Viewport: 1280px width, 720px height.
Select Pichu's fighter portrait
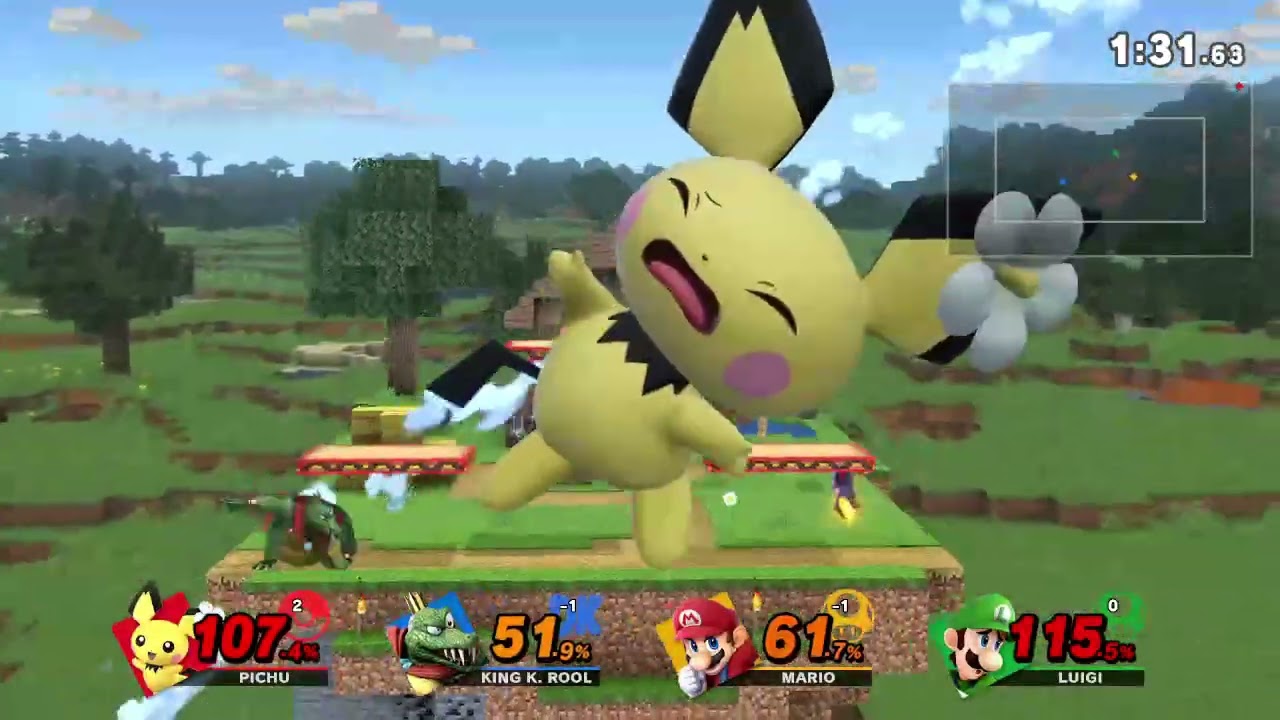[x=158, y=642]
